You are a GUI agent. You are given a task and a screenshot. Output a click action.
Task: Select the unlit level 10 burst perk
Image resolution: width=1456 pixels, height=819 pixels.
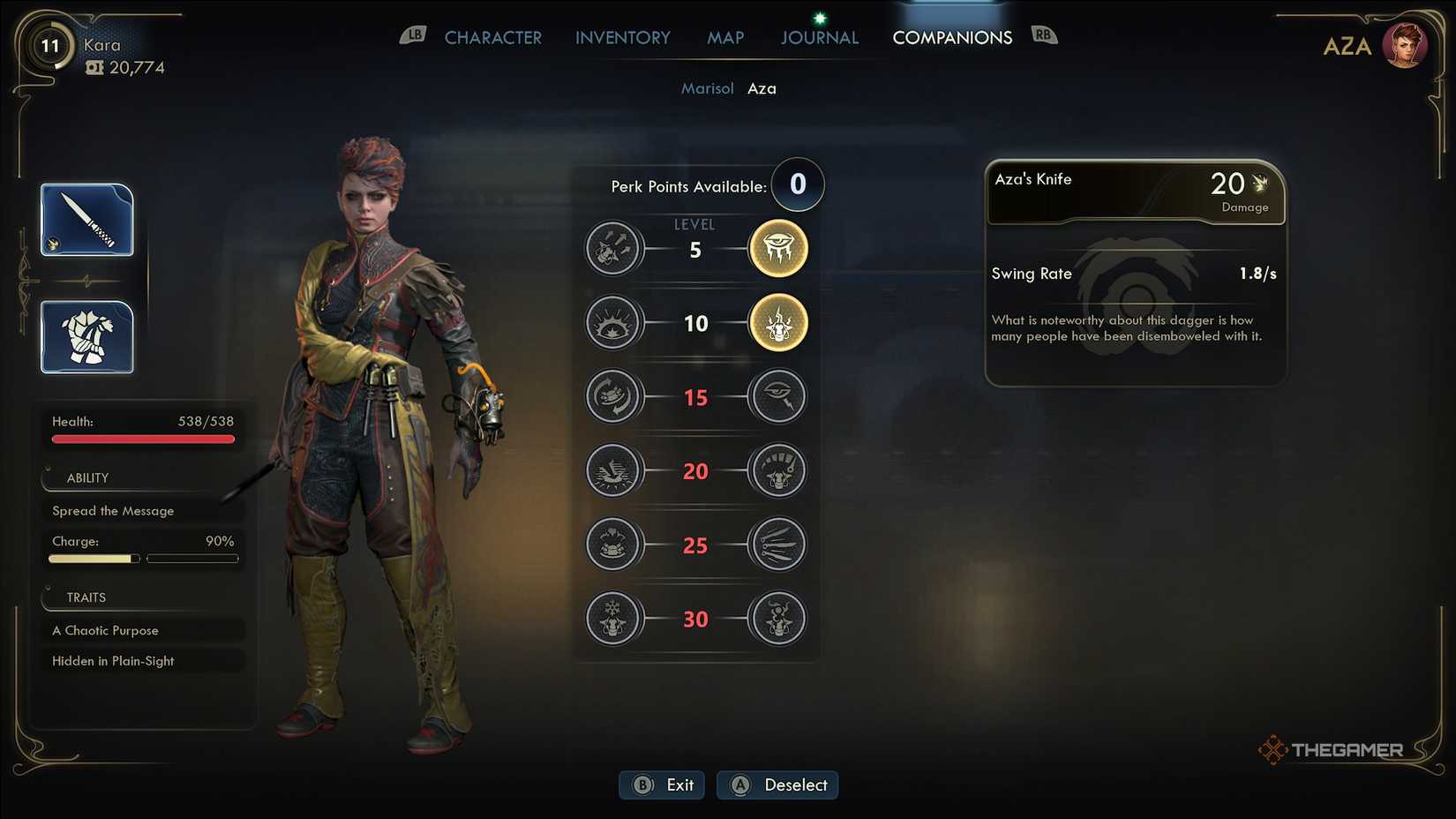612,323
